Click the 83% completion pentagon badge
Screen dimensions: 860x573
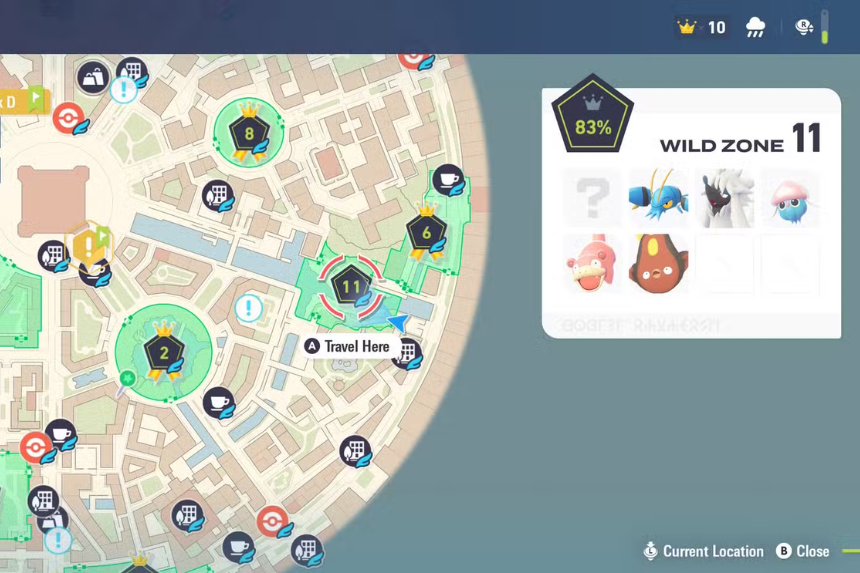click(x=593, y=120)
